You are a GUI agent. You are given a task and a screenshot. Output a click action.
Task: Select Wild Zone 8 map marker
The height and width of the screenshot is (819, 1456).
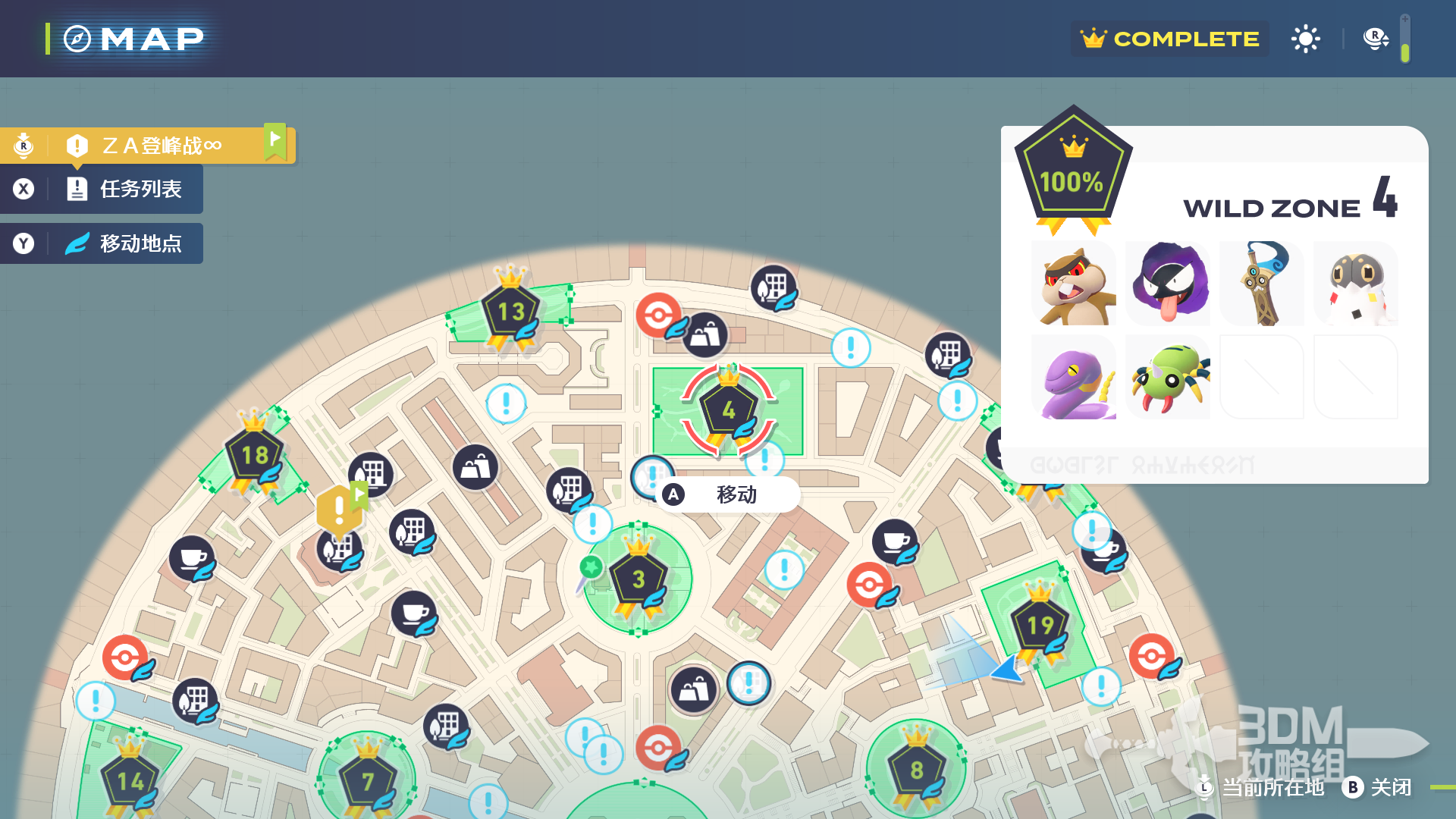916,770
